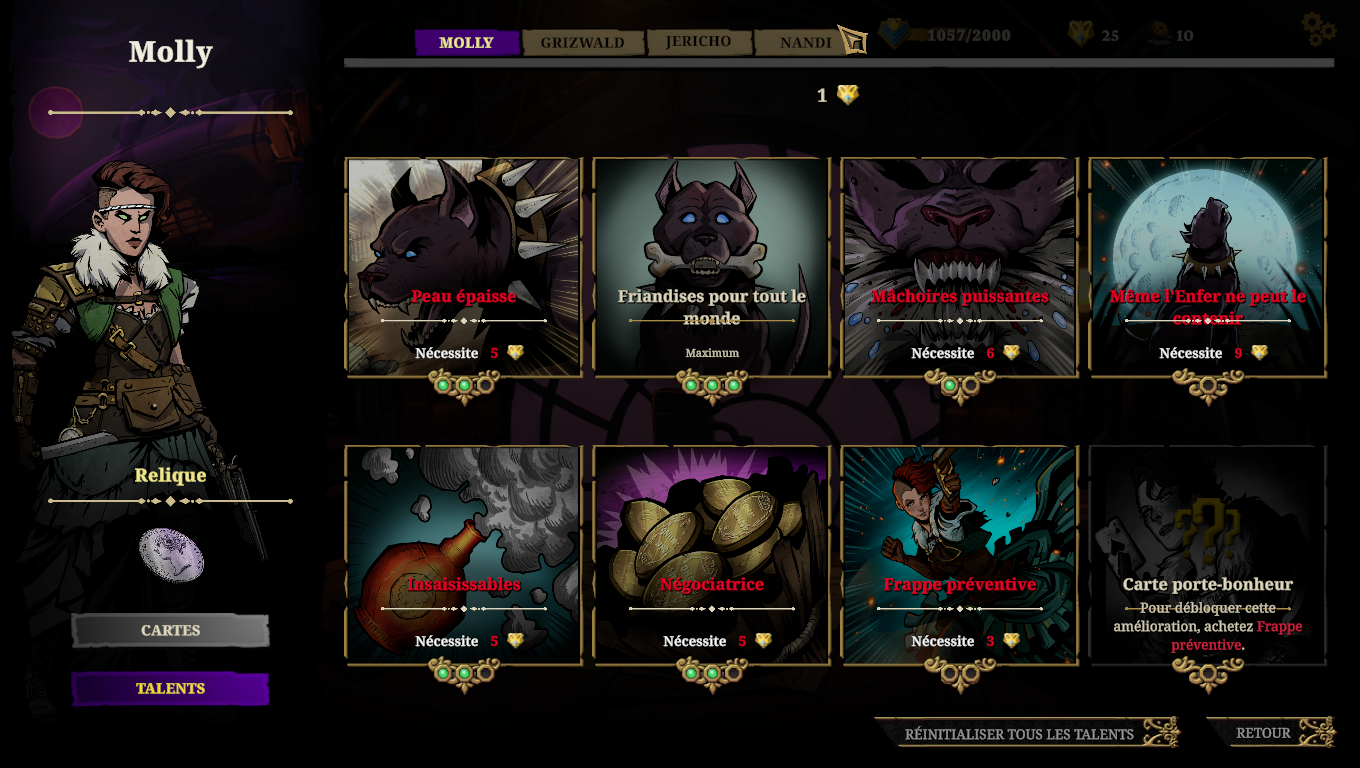
Task: Open the Cartes section
Action: point(170,630)
